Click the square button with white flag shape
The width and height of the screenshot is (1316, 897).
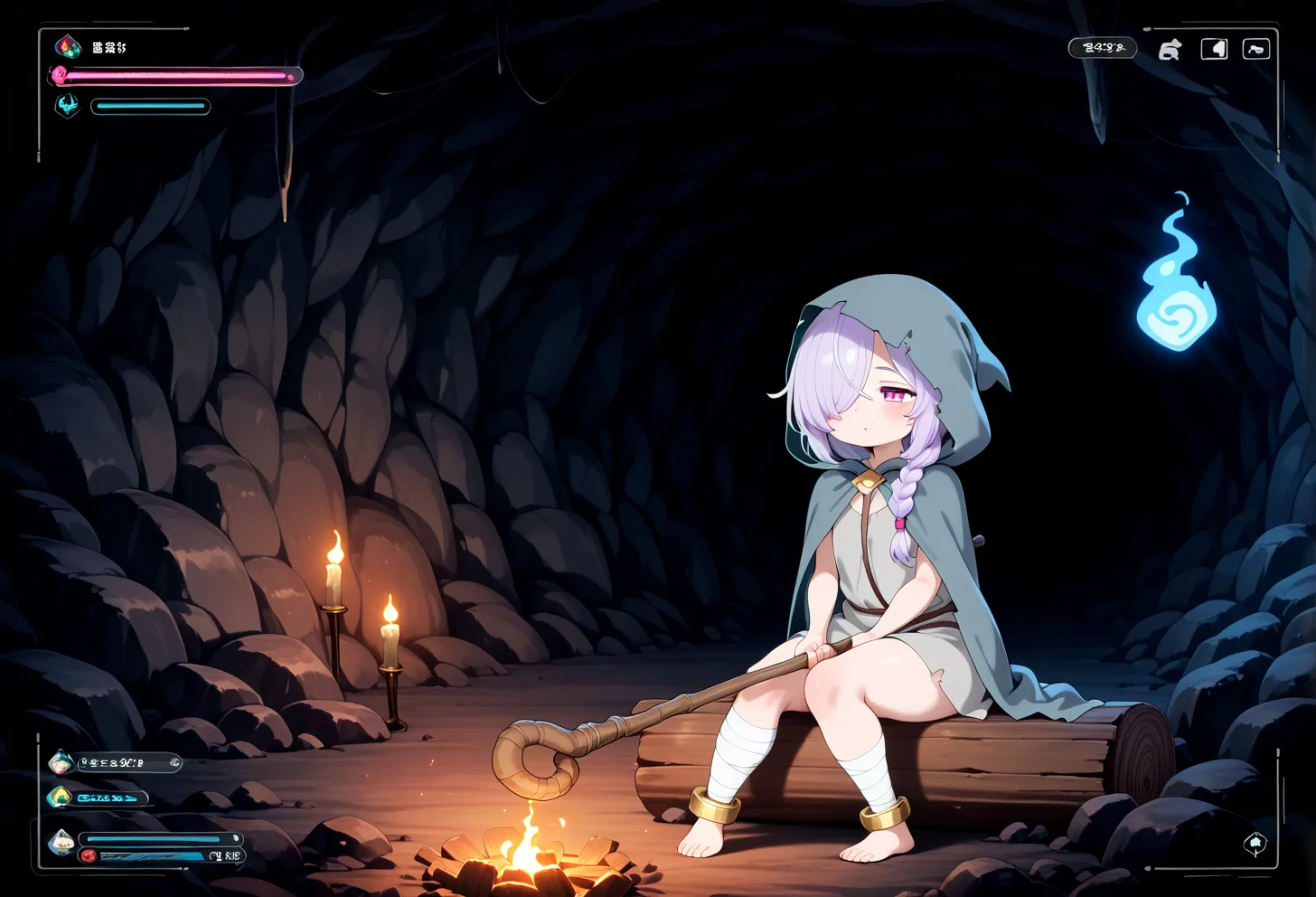pyautogui.click(x=1214, y=49)
